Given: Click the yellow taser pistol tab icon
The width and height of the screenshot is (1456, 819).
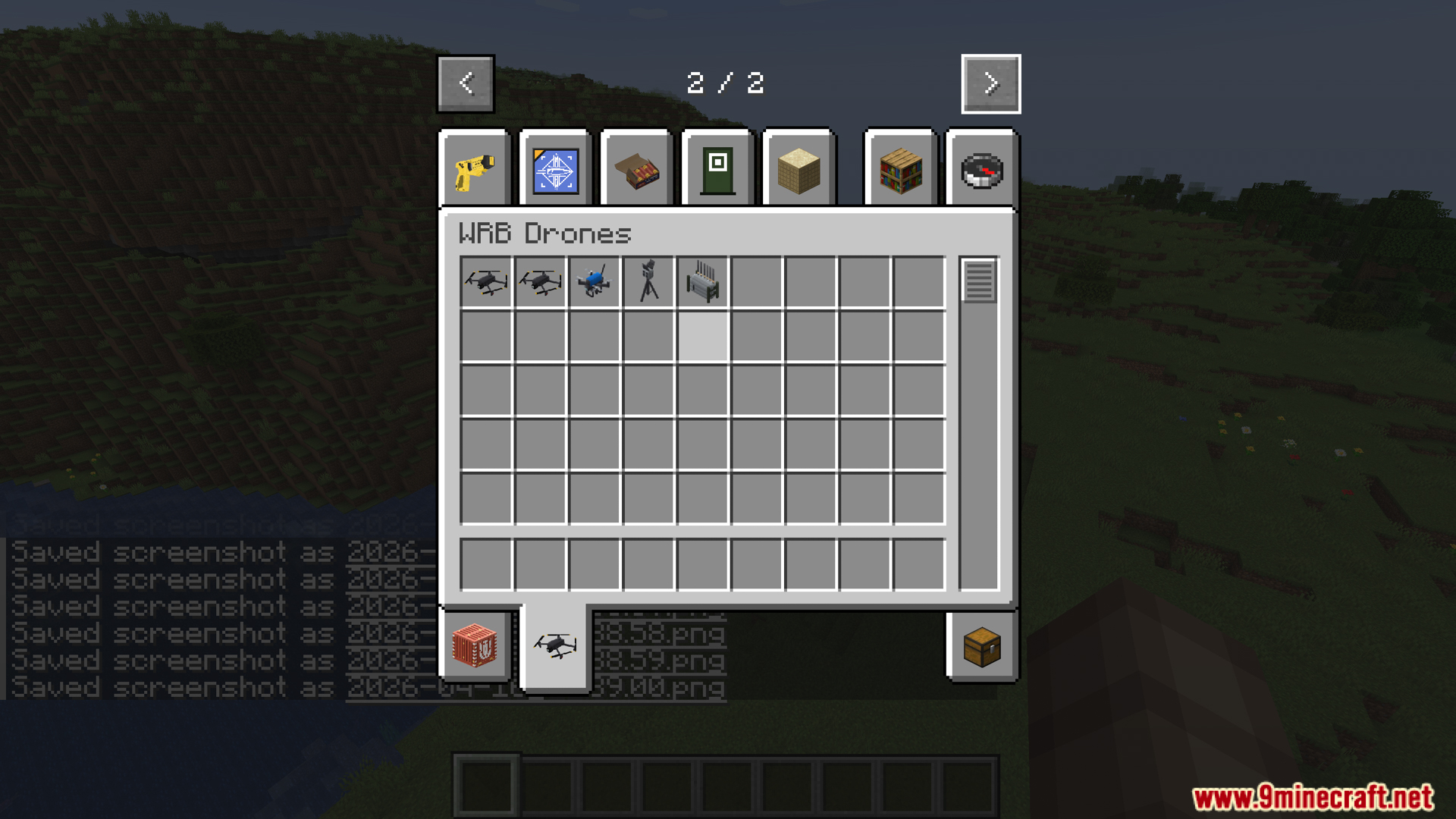Looking at the screenshot, I should tap(474, 168).
